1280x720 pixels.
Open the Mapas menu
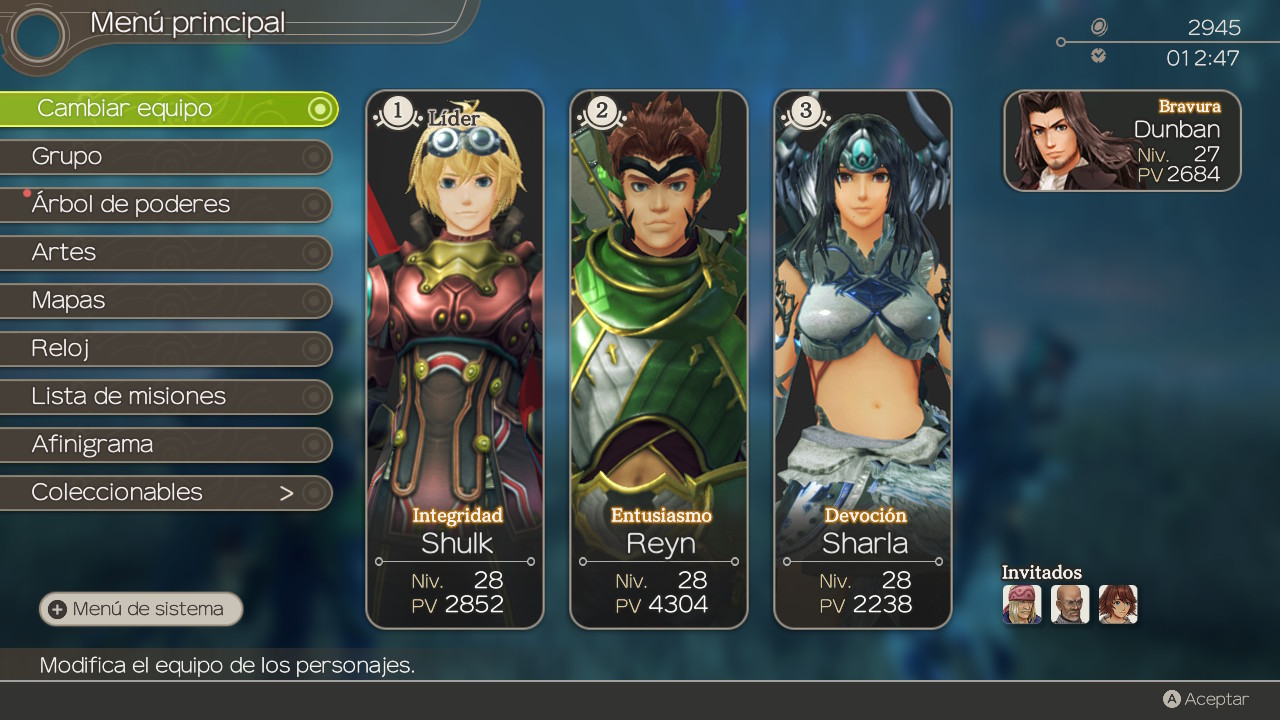[165, 300]
